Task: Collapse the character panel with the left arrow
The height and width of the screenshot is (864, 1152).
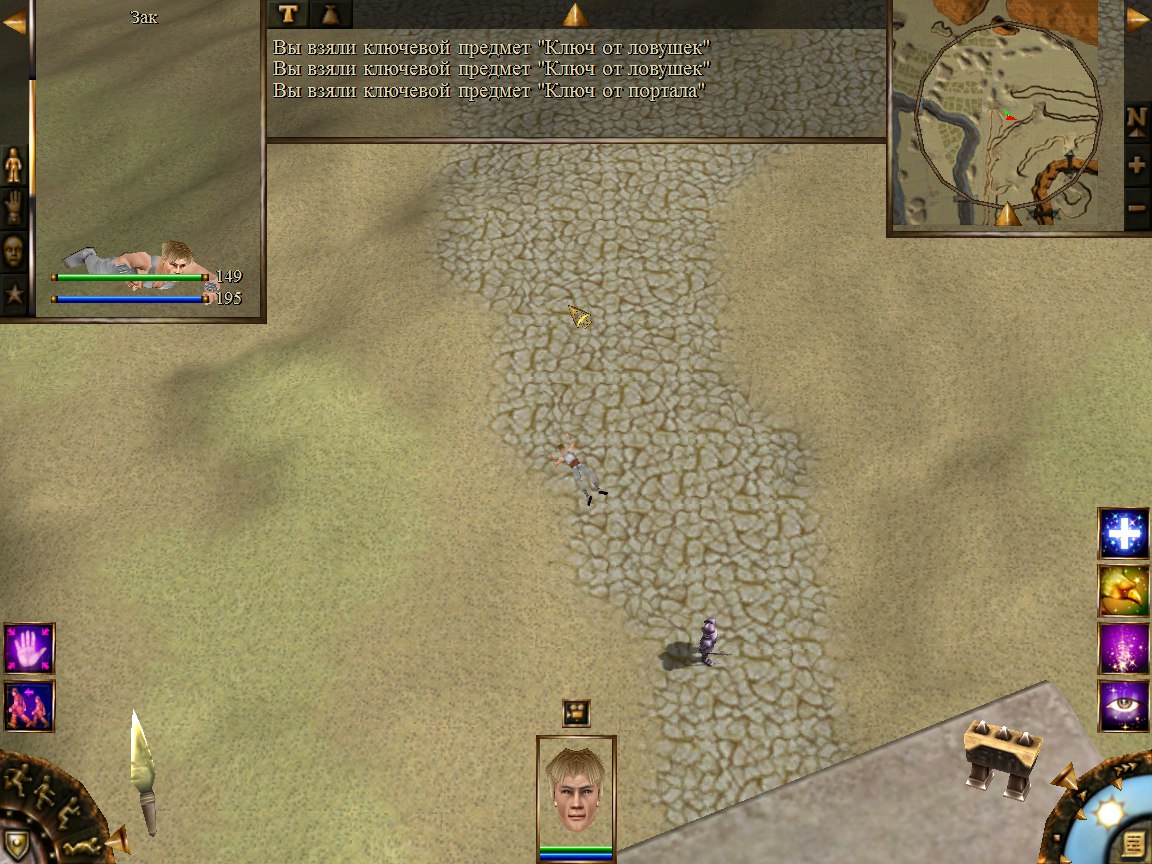Action: pos(14,22)
